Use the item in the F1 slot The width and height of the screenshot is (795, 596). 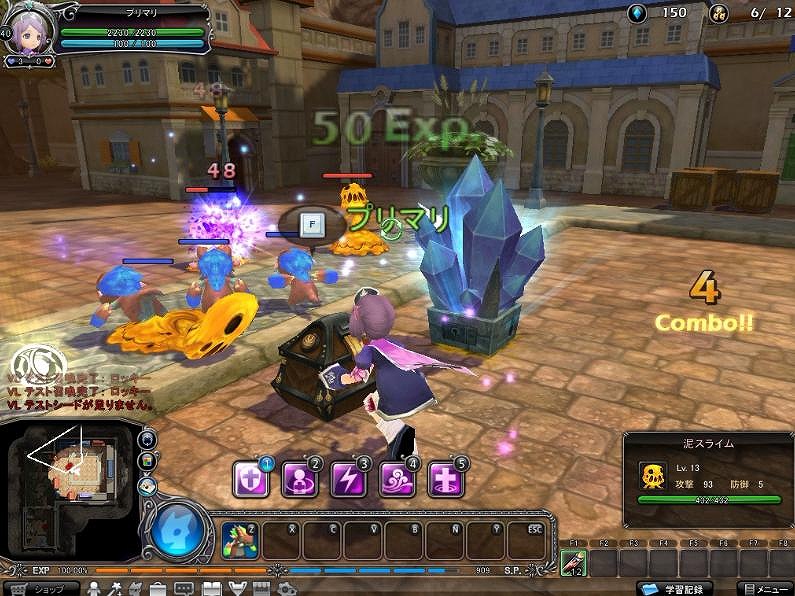tap(573, 563)
